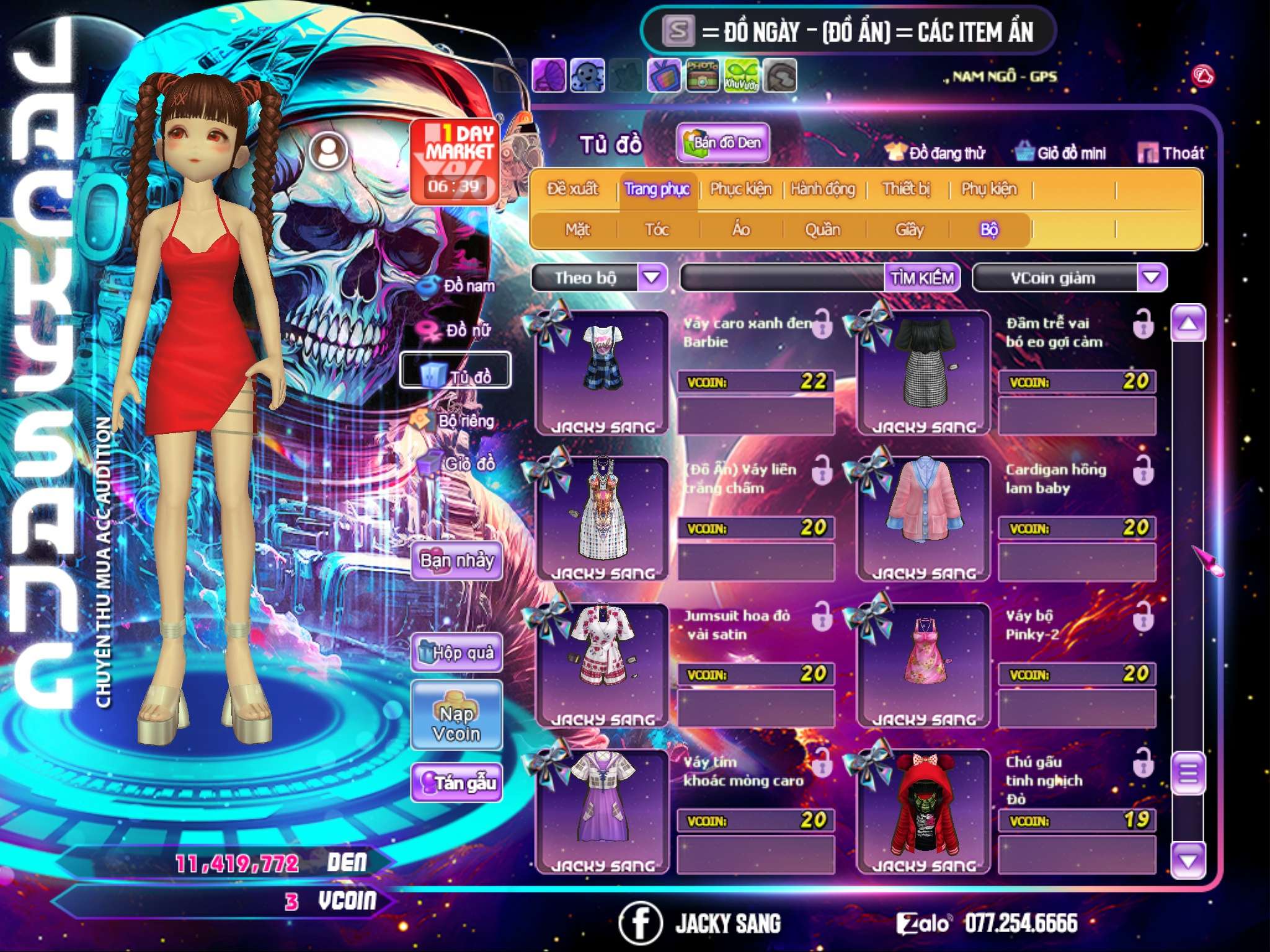
Task: Open the VCoin giảm sort dropdown
Action: coord(1152,277)
